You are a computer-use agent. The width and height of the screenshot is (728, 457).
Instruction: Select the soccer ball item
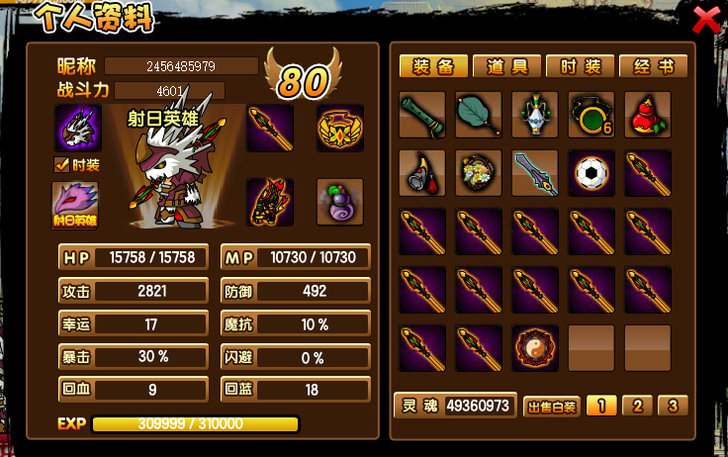[591, 173]
